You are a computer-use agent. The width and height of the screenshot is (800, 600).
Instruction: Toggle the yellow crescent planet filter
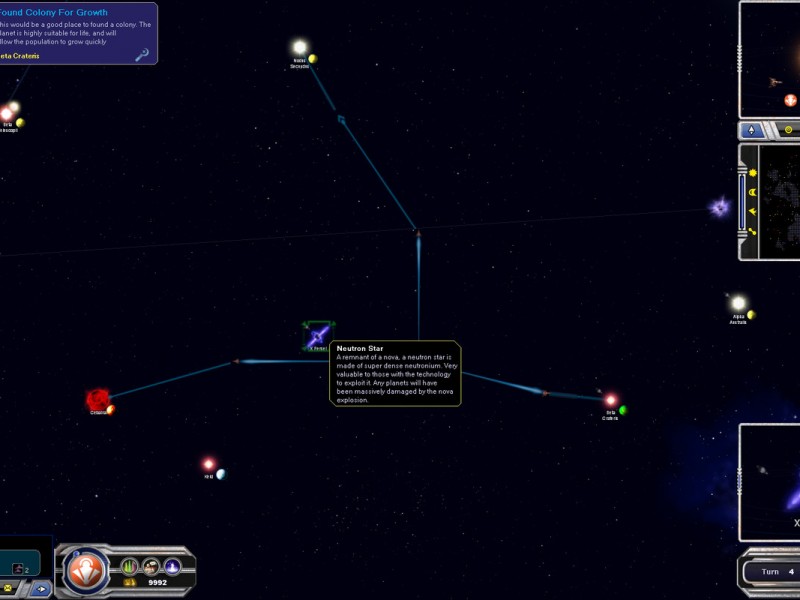point(750,192)
